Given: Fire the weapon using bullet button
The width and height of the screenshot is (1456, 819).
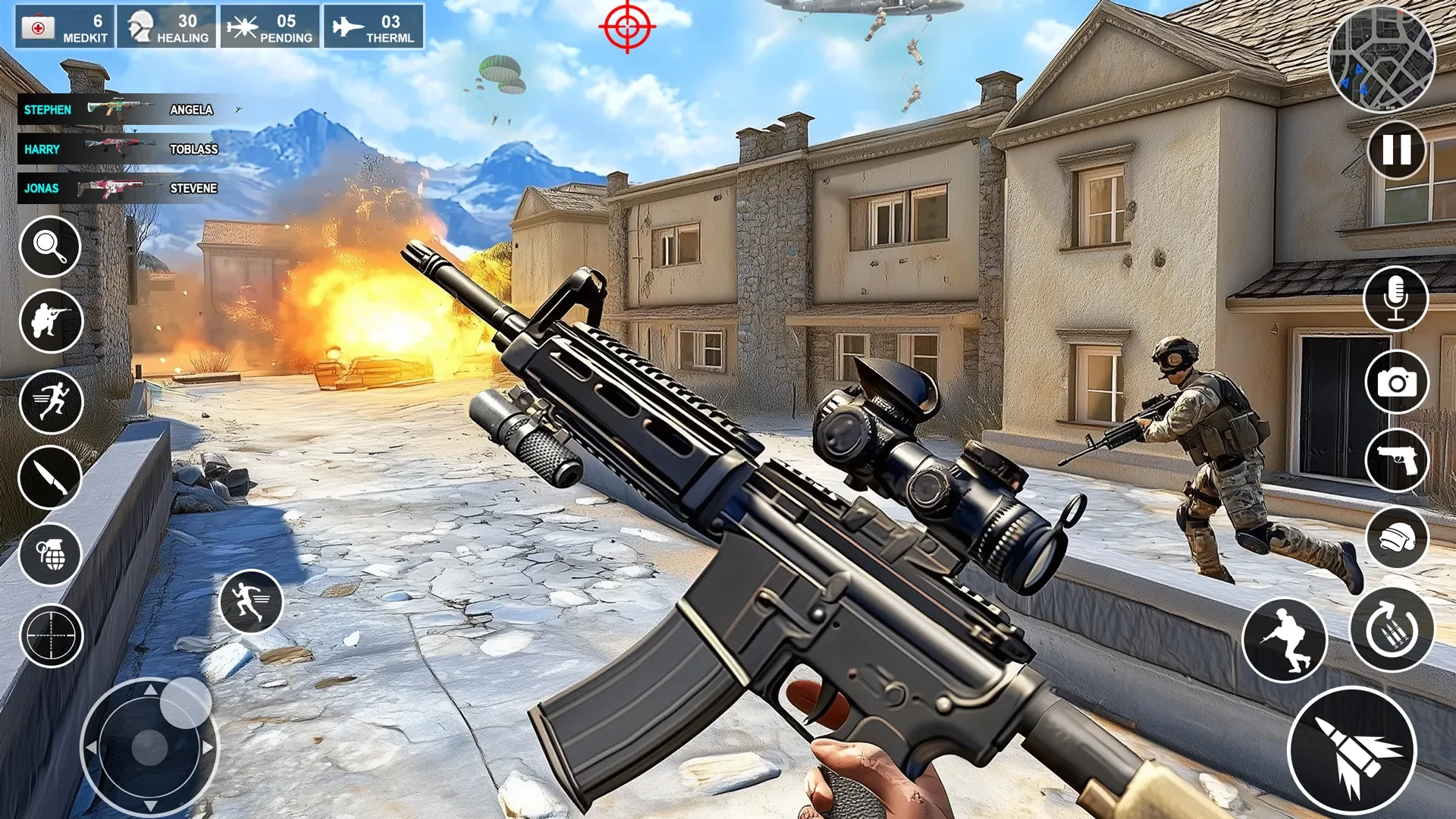Looking at the screenshot, I should tap(1352, 751).
